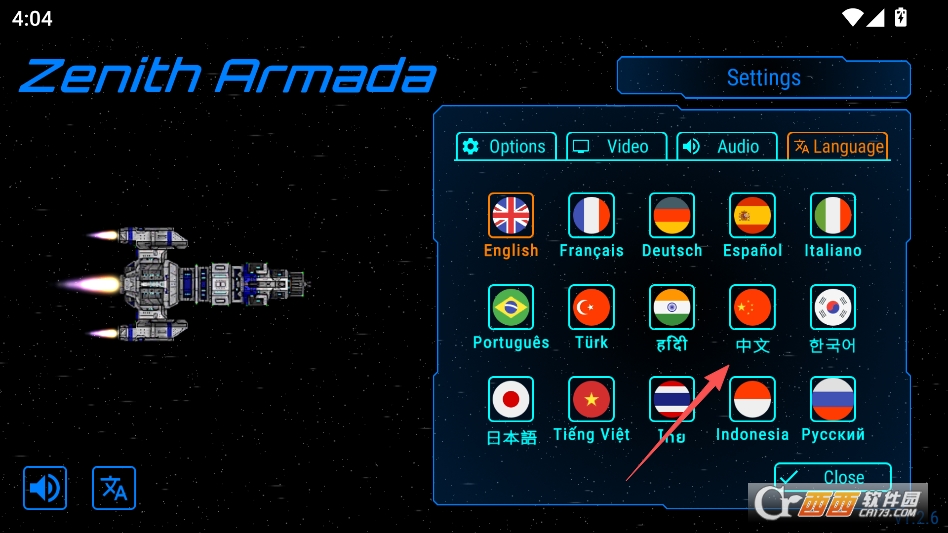Show the Audio settings tab
948x533 pixels.
pyautogui.click(x=726, y=146)
